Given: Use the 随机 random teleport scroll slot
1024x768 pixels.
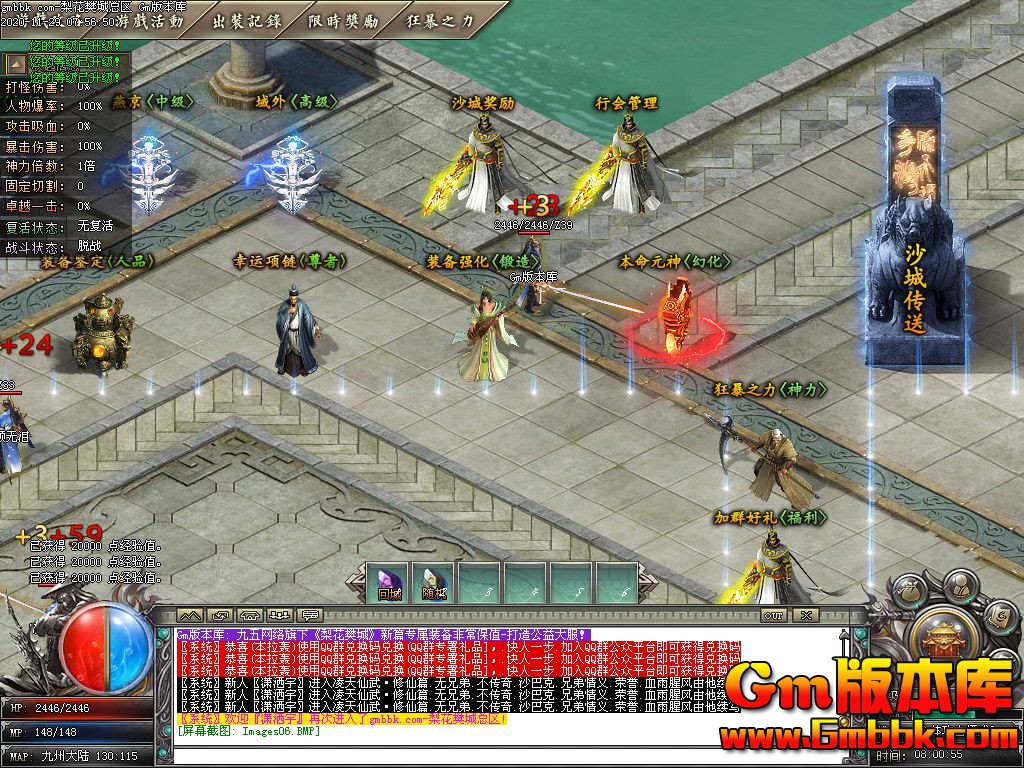Looking at the screenshot, I should (432, 585).
